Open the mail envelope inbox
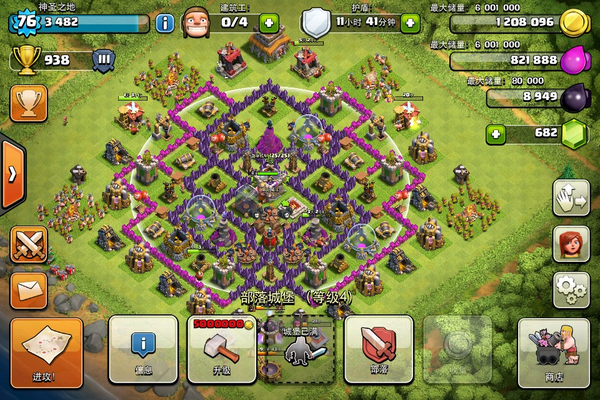The width and height of the screenshot is (600, 400). pos(28,289)
